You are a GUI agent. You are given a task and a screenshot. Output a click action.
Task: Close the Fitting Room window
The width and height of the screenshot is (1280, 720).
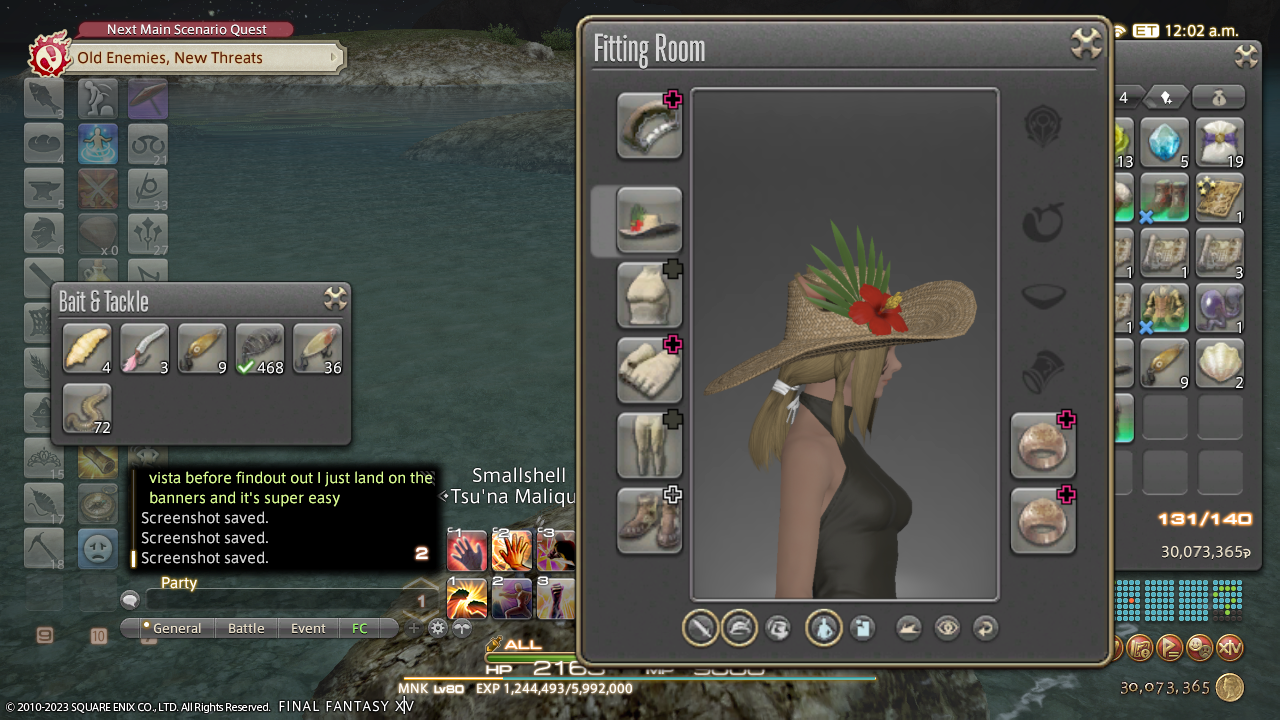point(1086,43)
